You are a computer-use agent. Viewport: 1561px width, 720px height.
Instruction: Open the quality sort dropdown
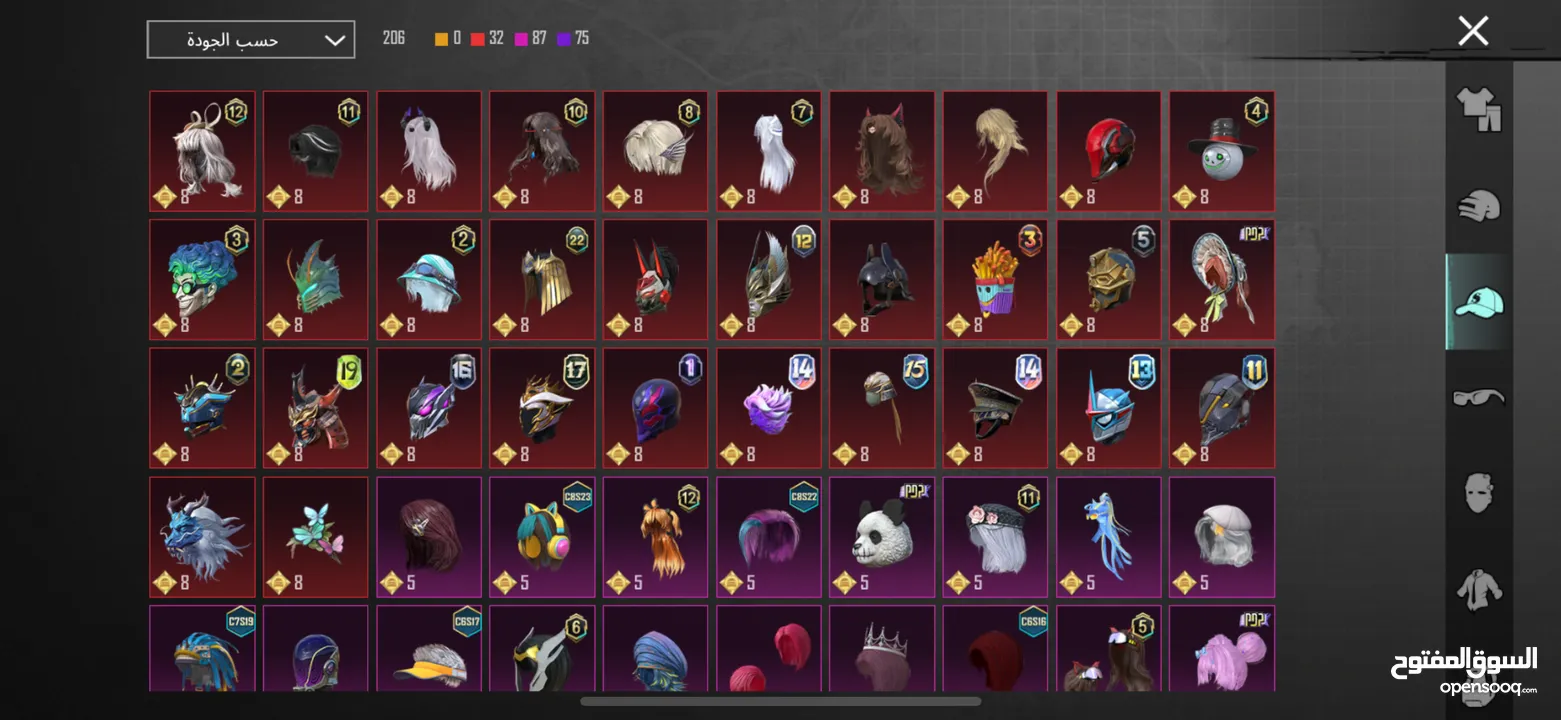[x=251, y=40]
